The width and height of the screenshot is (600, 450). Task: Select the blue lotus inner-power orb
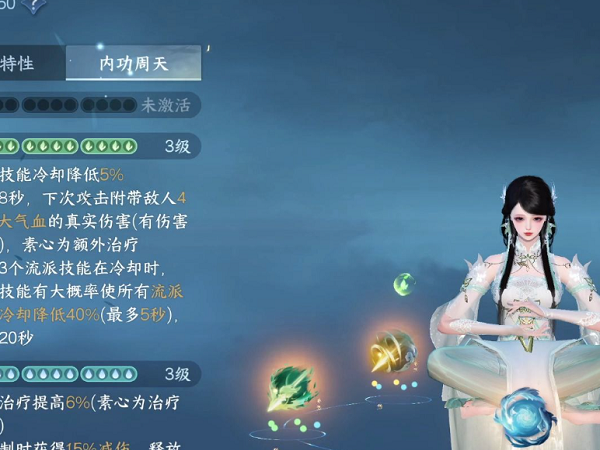pos(525,415)
